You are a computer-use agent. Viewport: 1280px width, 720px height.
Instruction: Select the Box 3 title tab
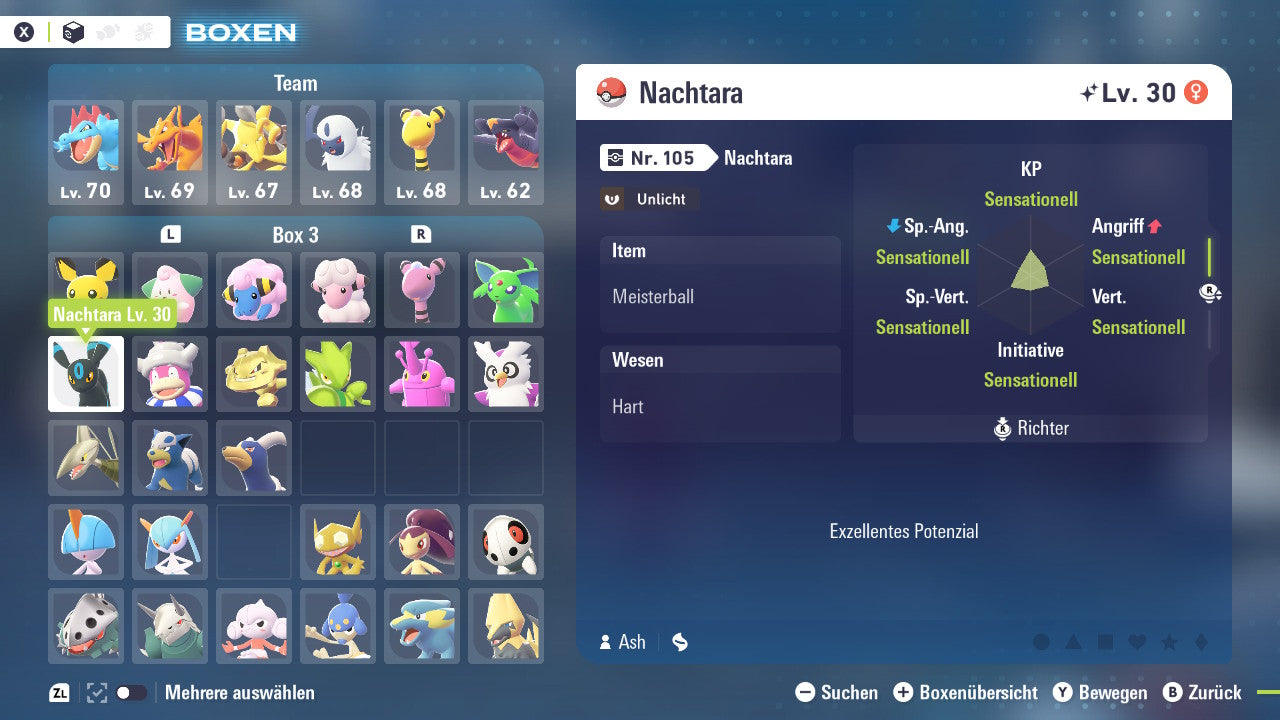296,234
